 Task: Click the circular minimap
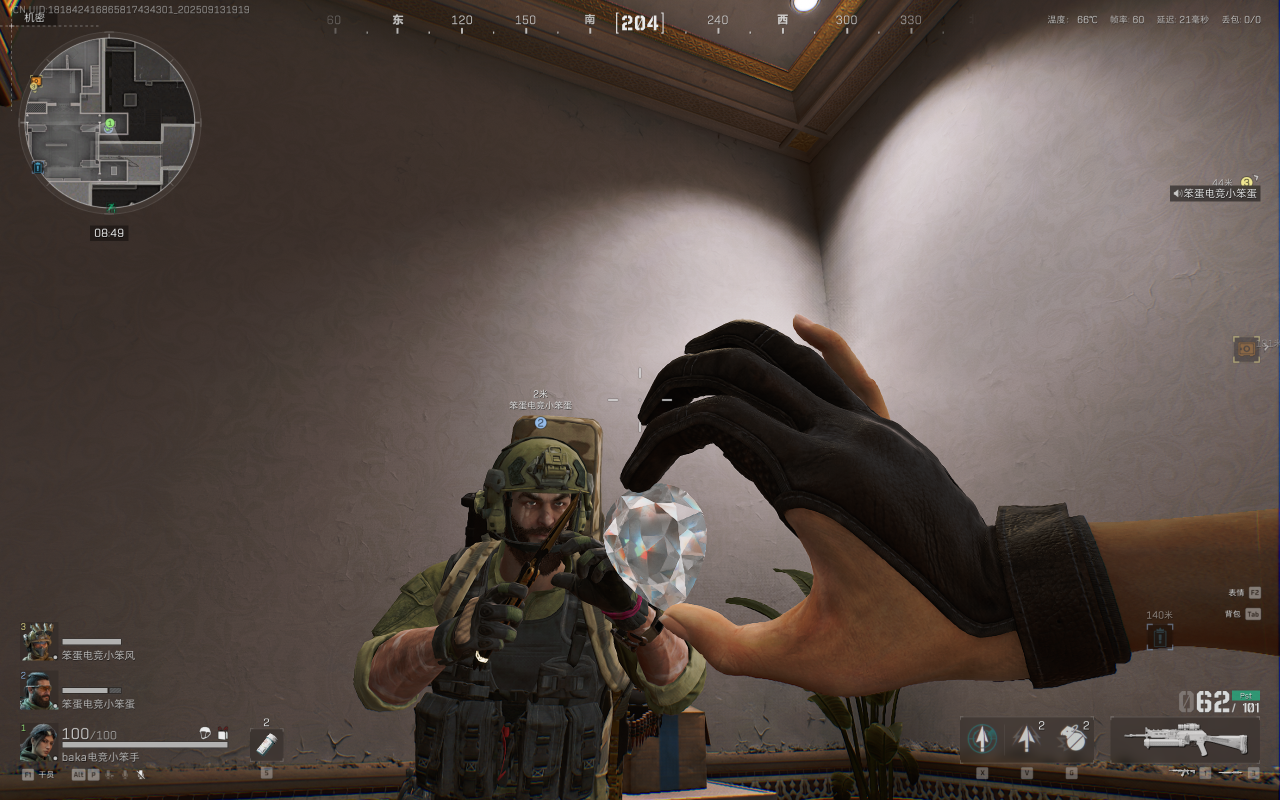(110, 123)
